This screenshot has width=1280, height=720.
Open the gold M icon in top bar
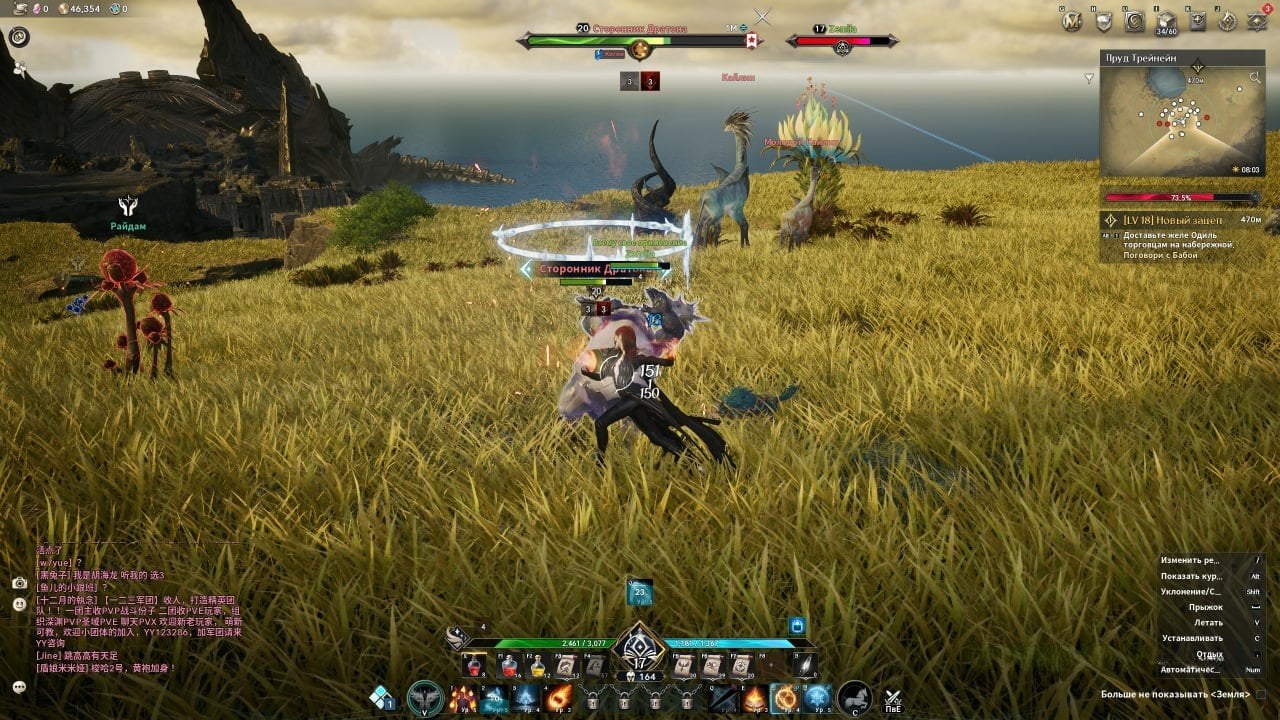point(1072,21)
